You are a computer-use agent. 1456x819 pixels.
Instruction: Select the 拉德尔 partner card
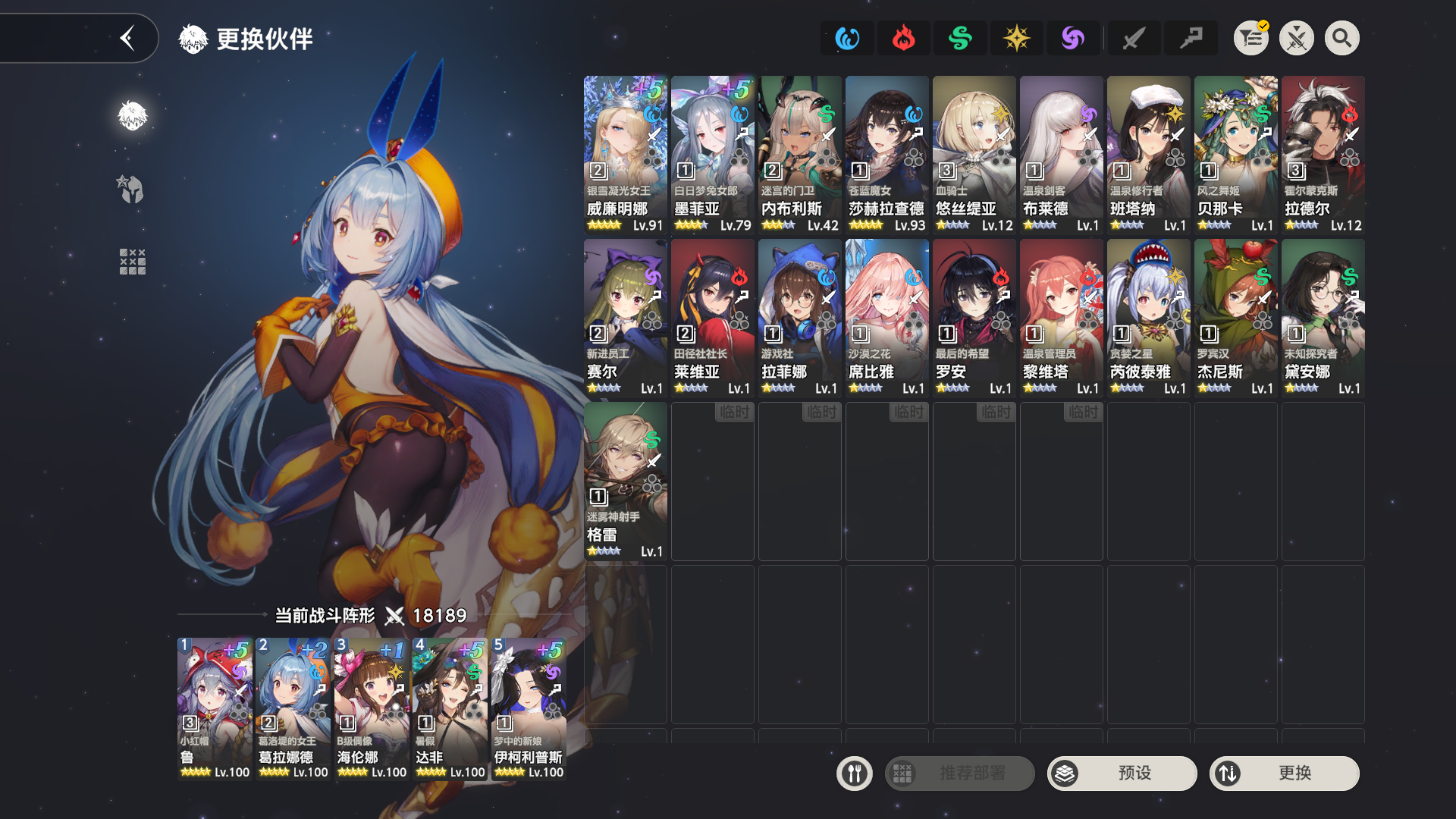1323,155
